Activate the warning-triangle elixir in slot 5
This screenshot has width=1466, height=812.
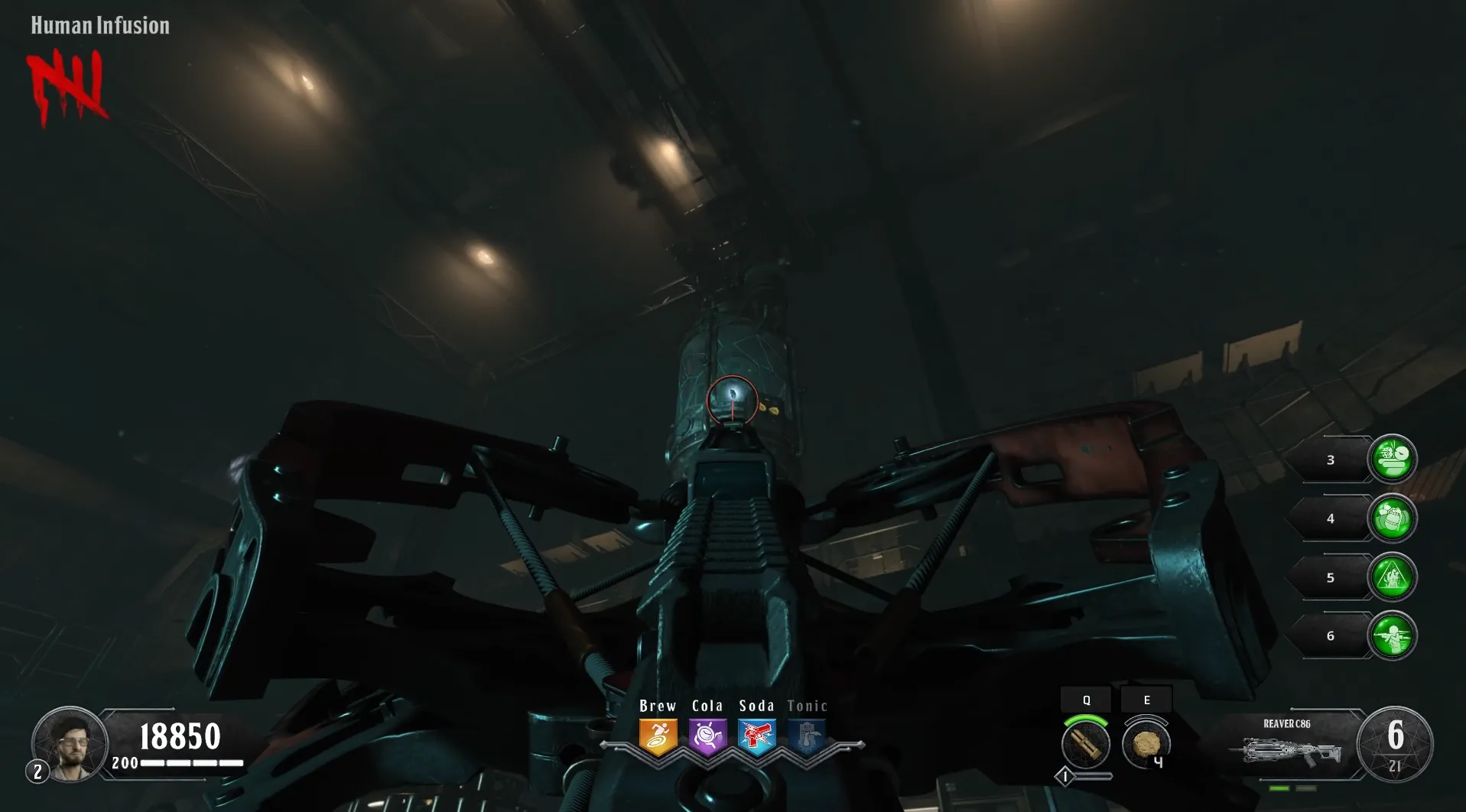[1392, 577]
